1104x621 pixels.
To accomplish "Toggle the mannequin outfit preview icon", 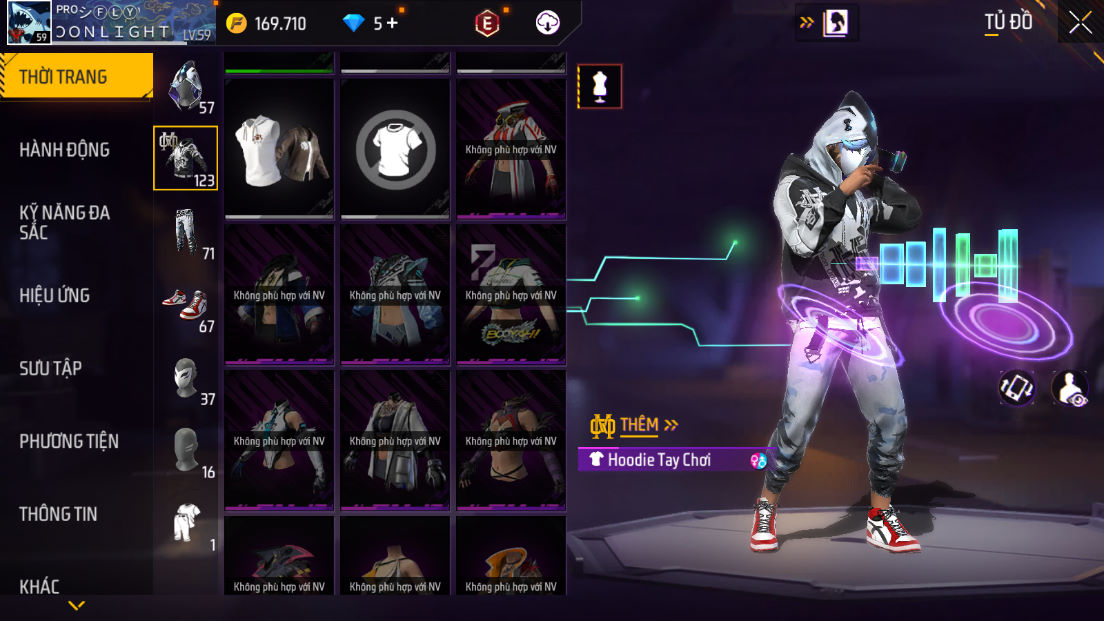I will point(600,86).
